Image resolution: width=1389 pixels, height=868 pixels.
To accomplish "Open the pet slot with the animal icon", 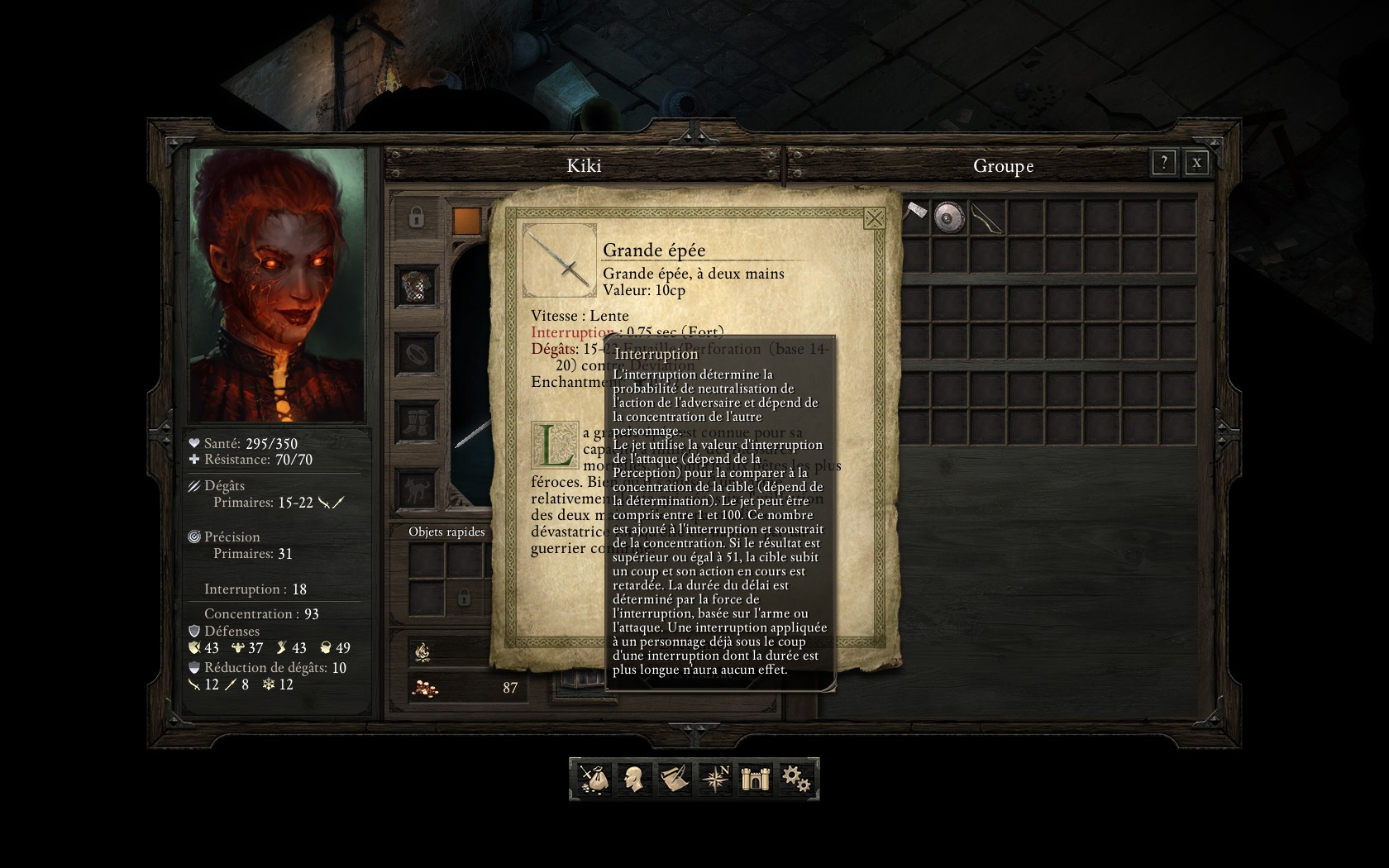I will click(x=416, y=489).
